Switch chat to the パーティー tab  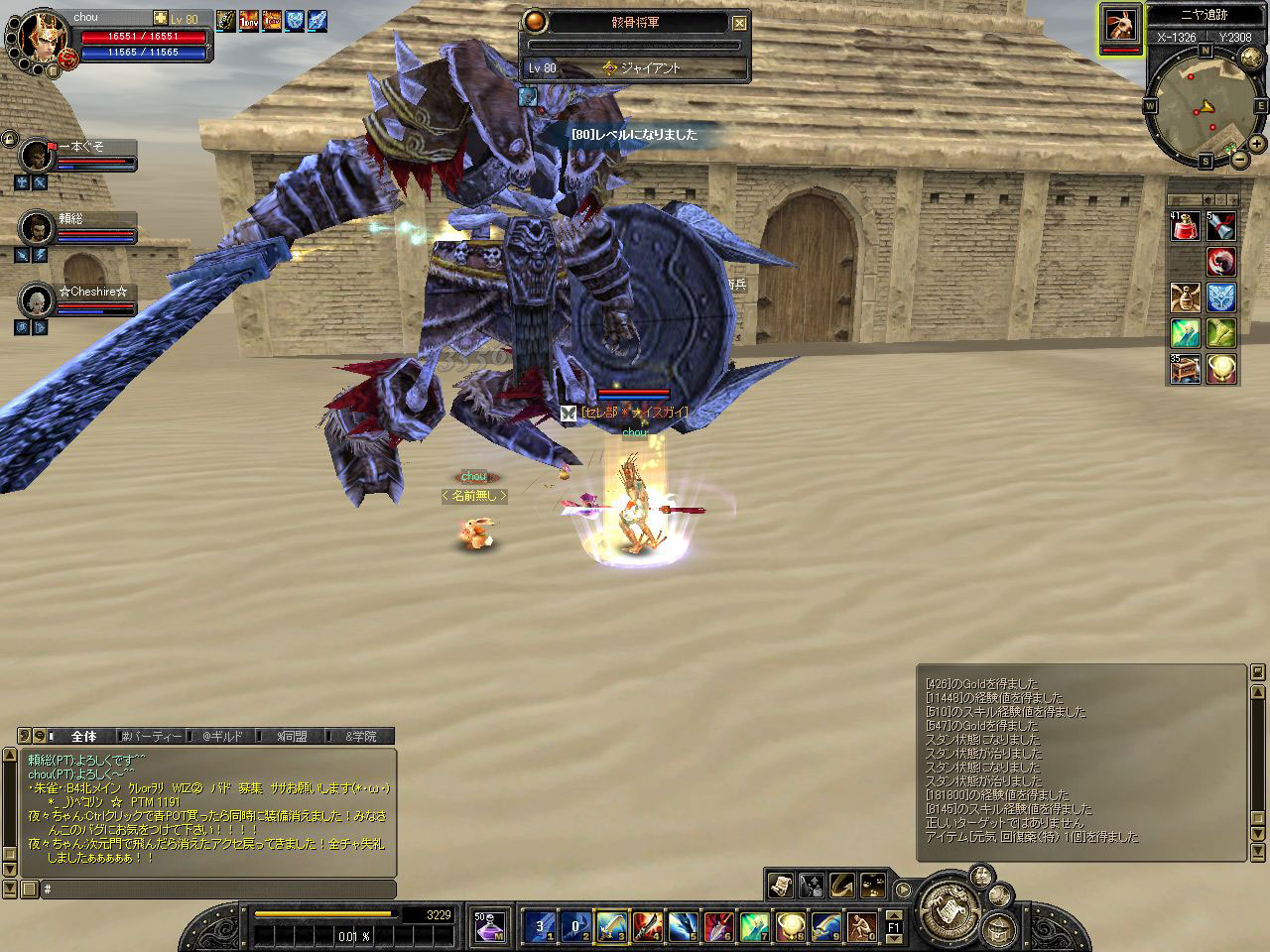point(154,736)
